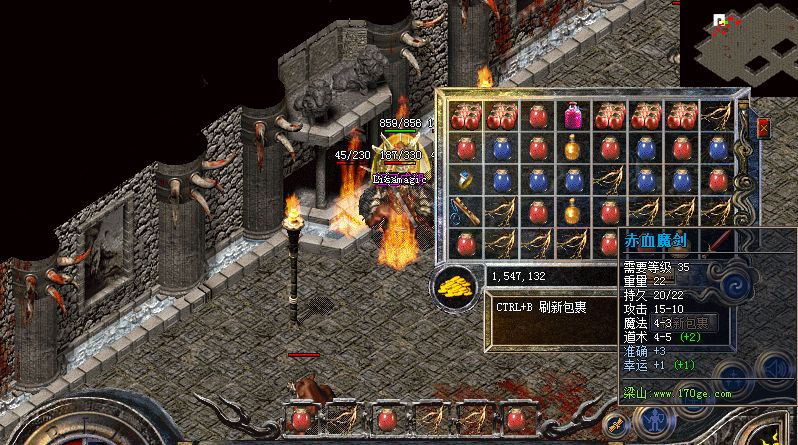Pick the blue gem ring in the bag
This screenshot has height=445, width=798.
(466, 180)
